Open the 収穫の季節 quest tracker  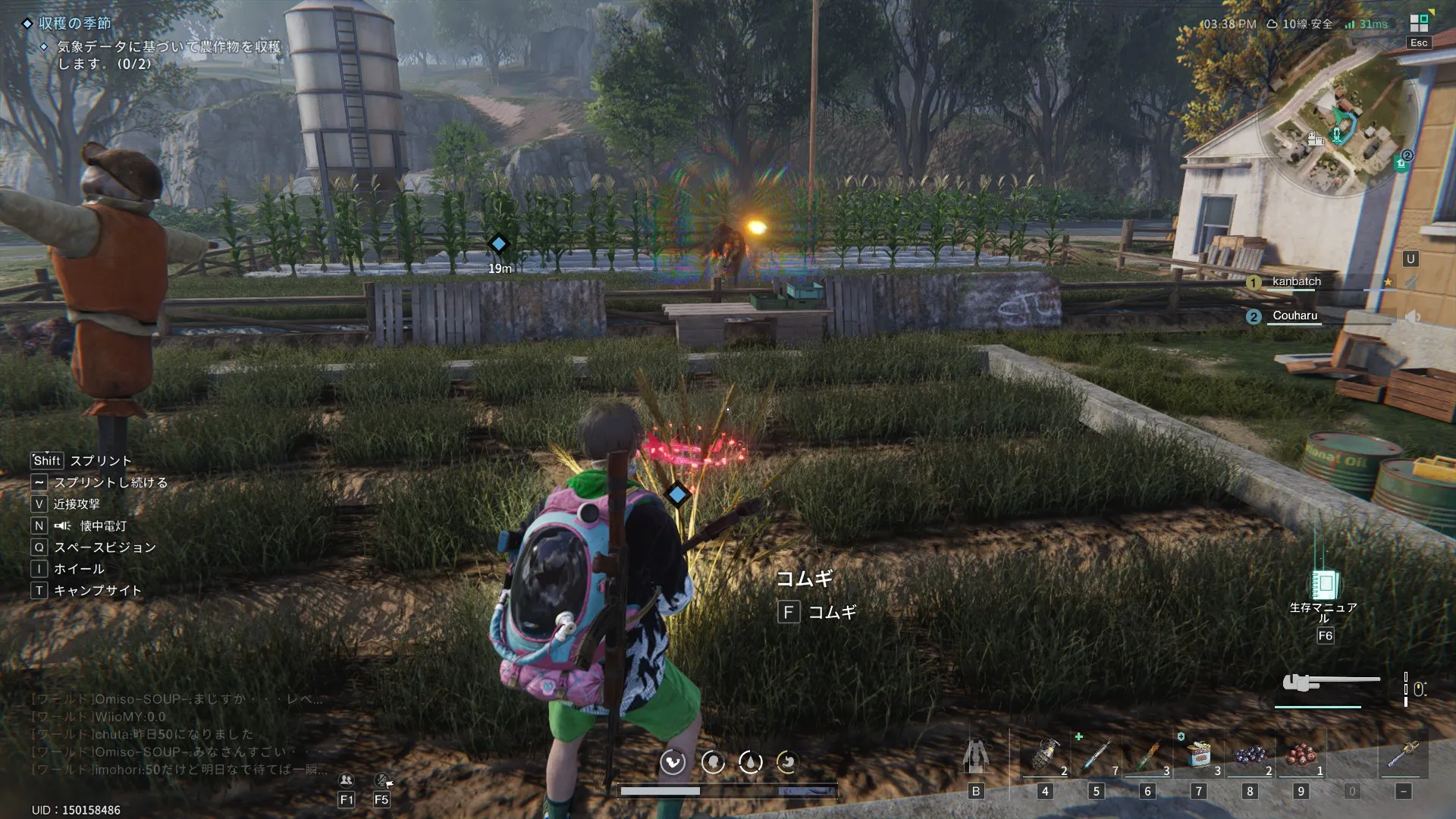74,24
